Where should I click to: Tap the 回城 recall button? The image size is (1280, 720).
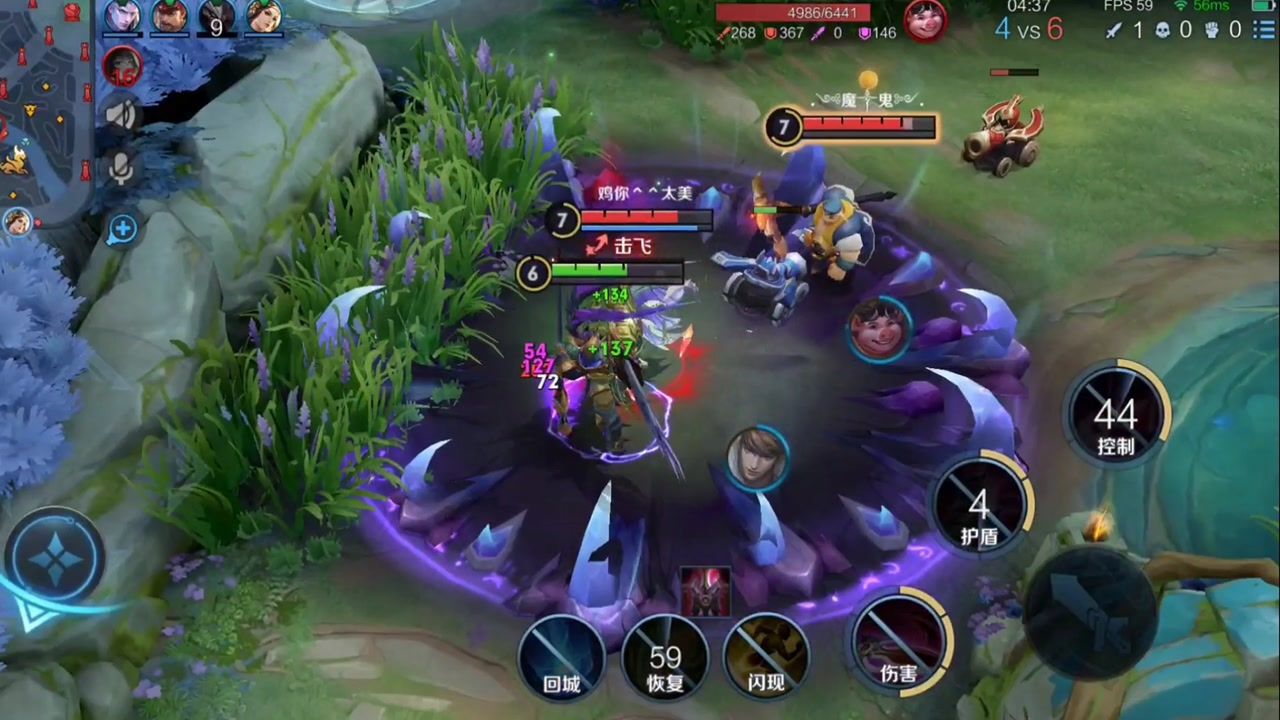coord(561,657)
